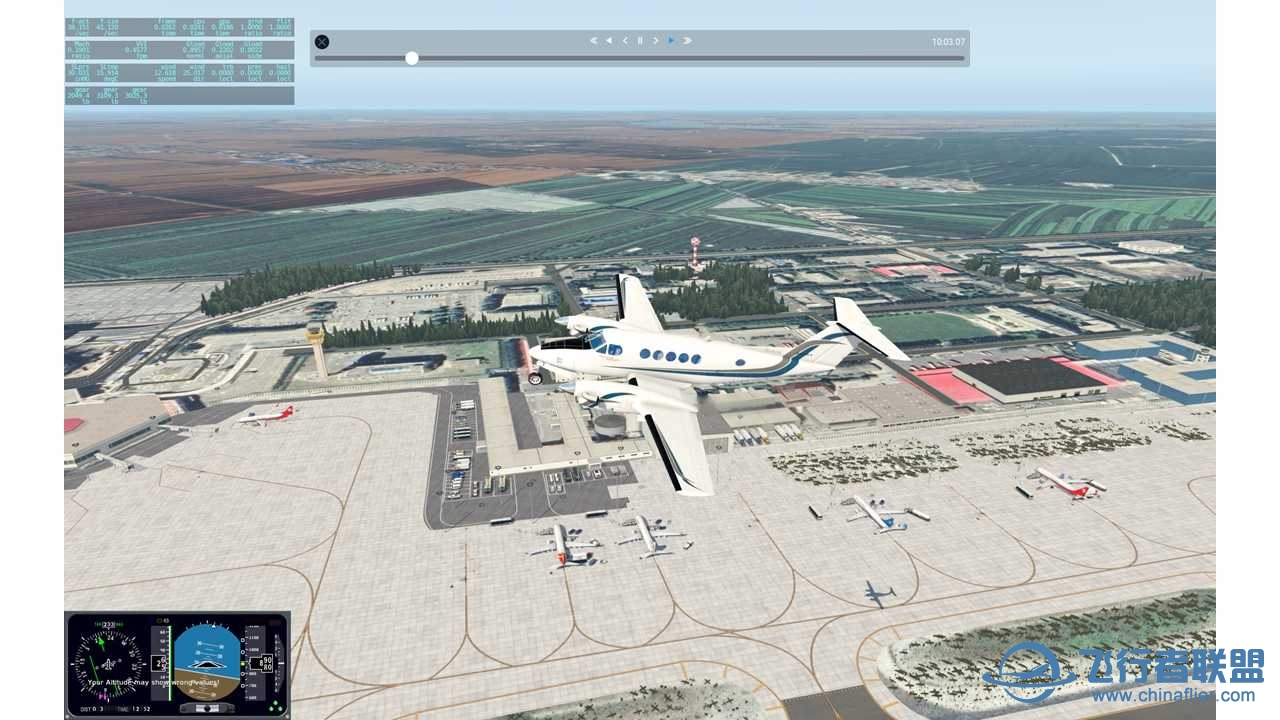Step the replay back one frame

[624, 40]
